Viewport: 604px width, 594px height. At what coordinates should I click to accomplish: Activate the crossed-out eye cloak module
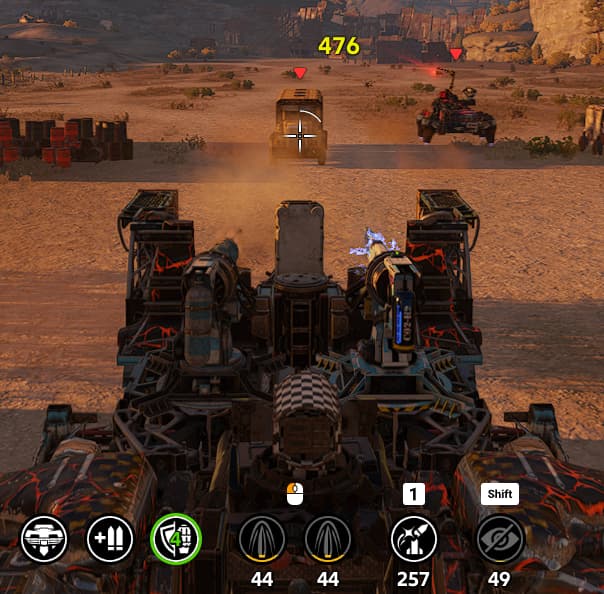(x=499, y=539)
